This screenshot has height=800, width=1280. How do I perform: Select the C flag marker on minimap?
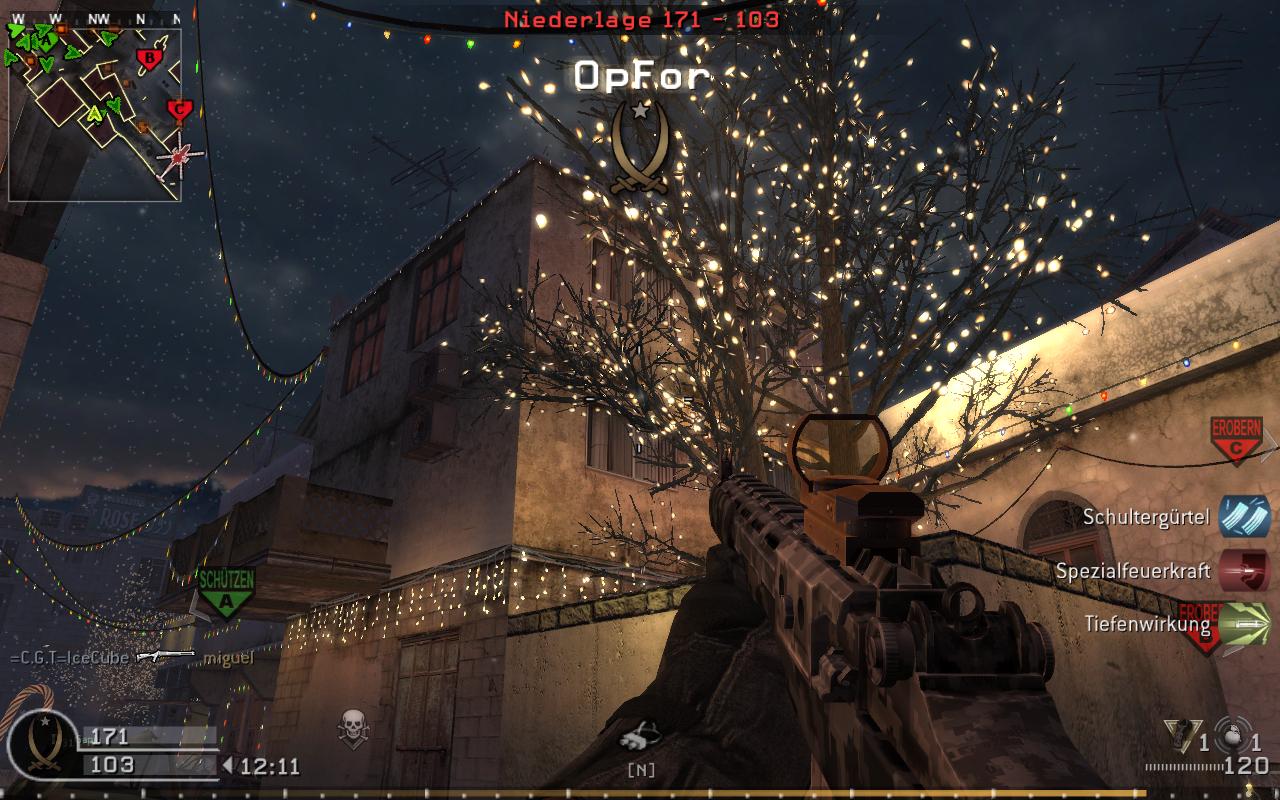(x=179, y=110)
